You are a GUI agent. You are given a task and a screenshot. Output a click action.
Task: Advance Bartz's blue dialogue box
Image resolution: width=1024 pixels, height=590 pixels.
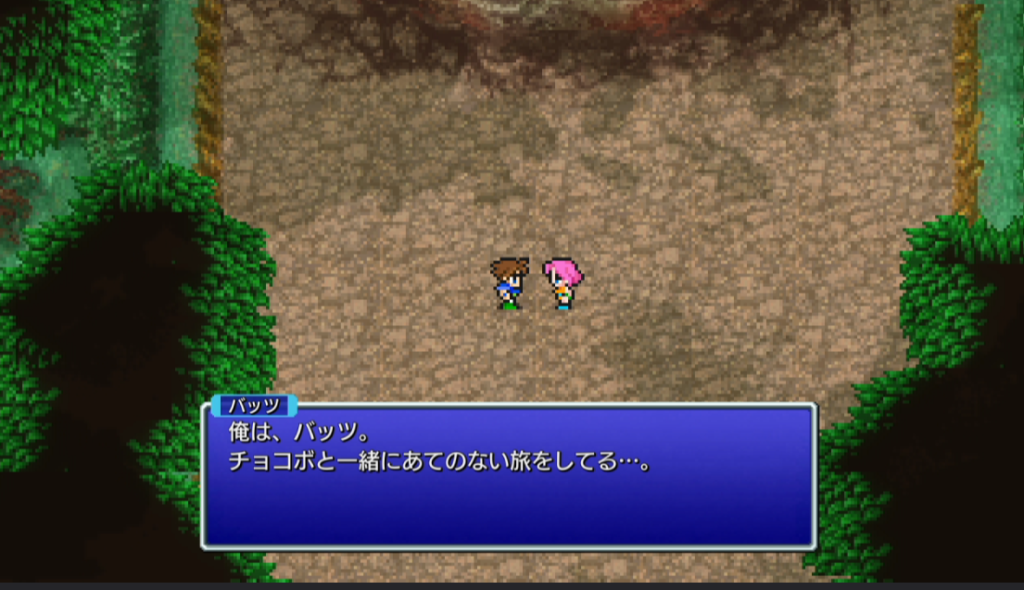coord(509,476)
